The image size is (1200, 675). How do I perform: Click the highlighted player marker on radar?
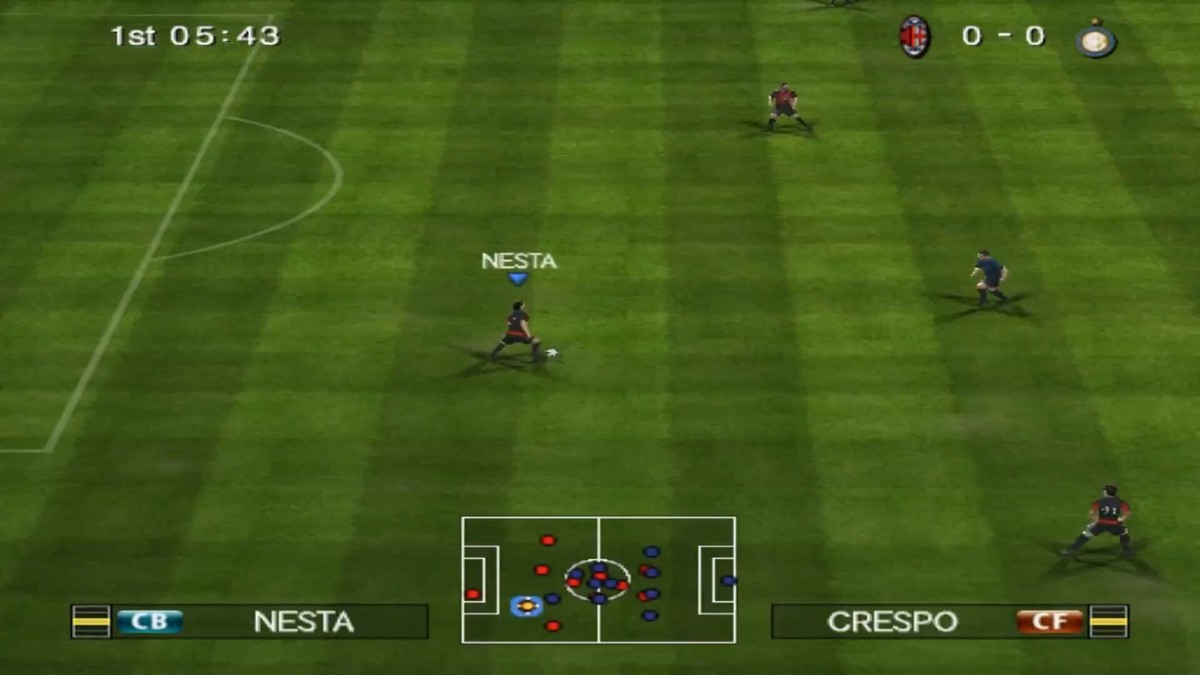coord(526,605)
